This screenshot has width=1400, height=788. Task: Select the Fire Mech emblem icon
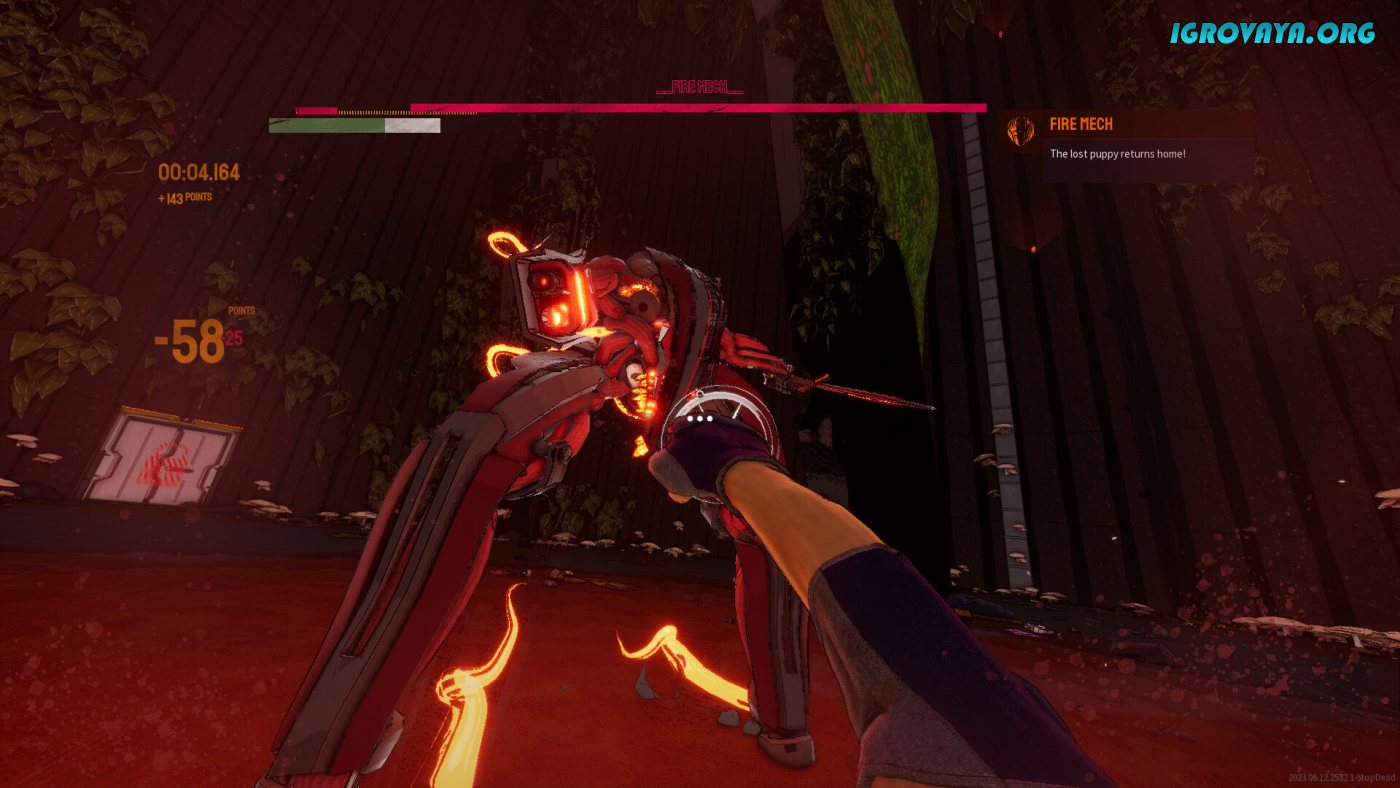tap(1020, 131)
